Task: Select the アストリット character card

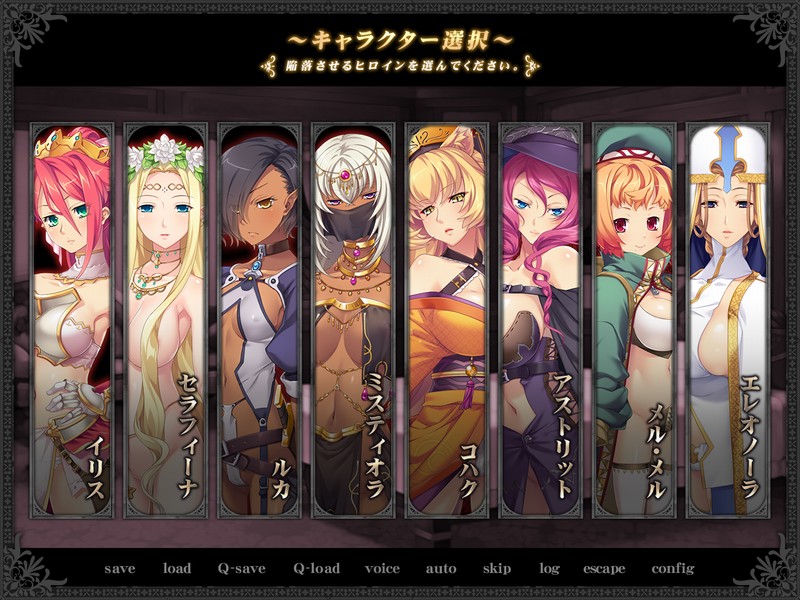Action: (x=540, y=320)
